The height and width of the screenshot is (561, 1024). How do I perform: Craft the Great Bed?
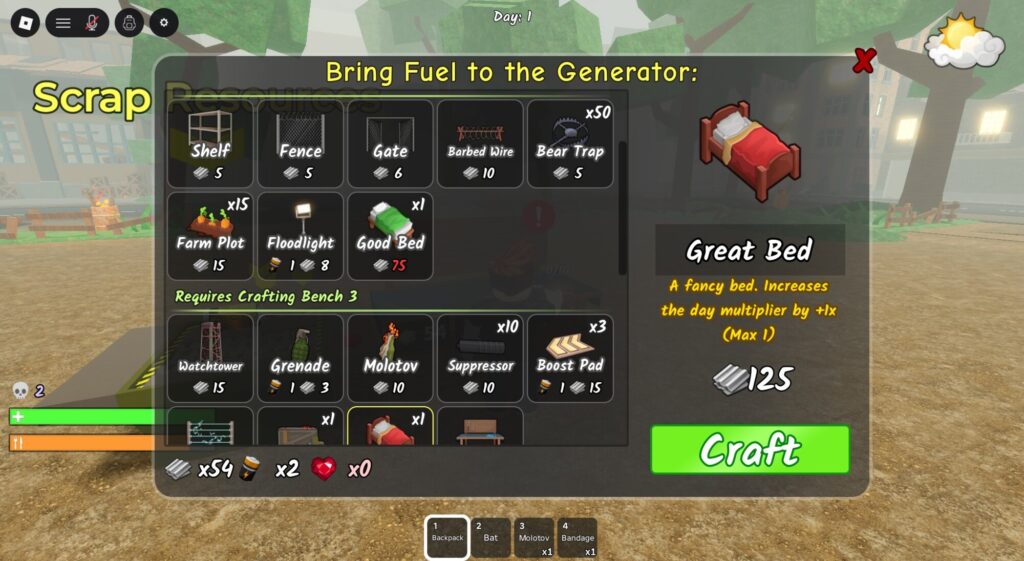[749, 450]
